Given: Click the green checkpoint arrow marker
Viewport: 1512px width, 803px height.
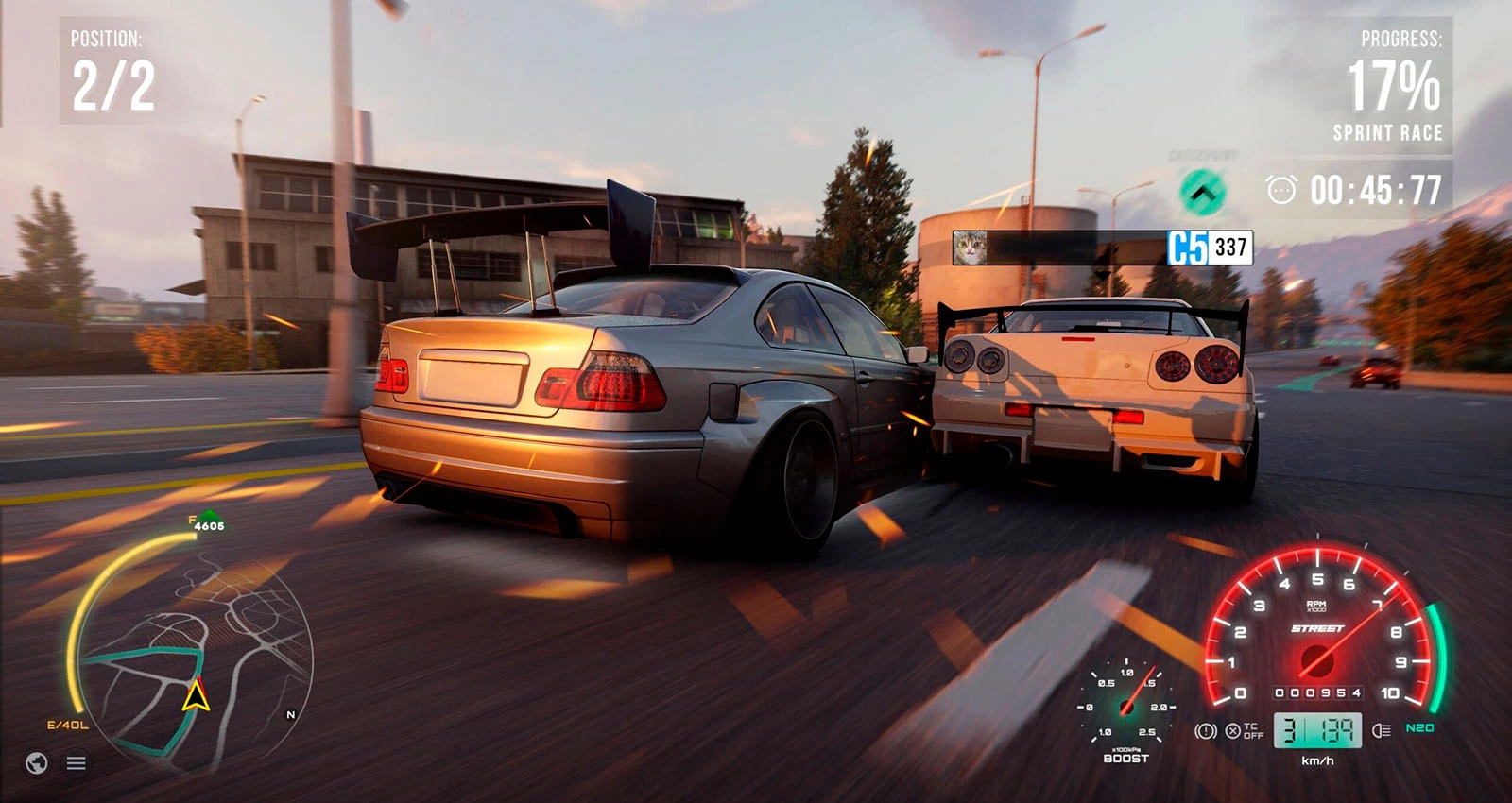Looking at the screenshot, I should [1202, 193].
